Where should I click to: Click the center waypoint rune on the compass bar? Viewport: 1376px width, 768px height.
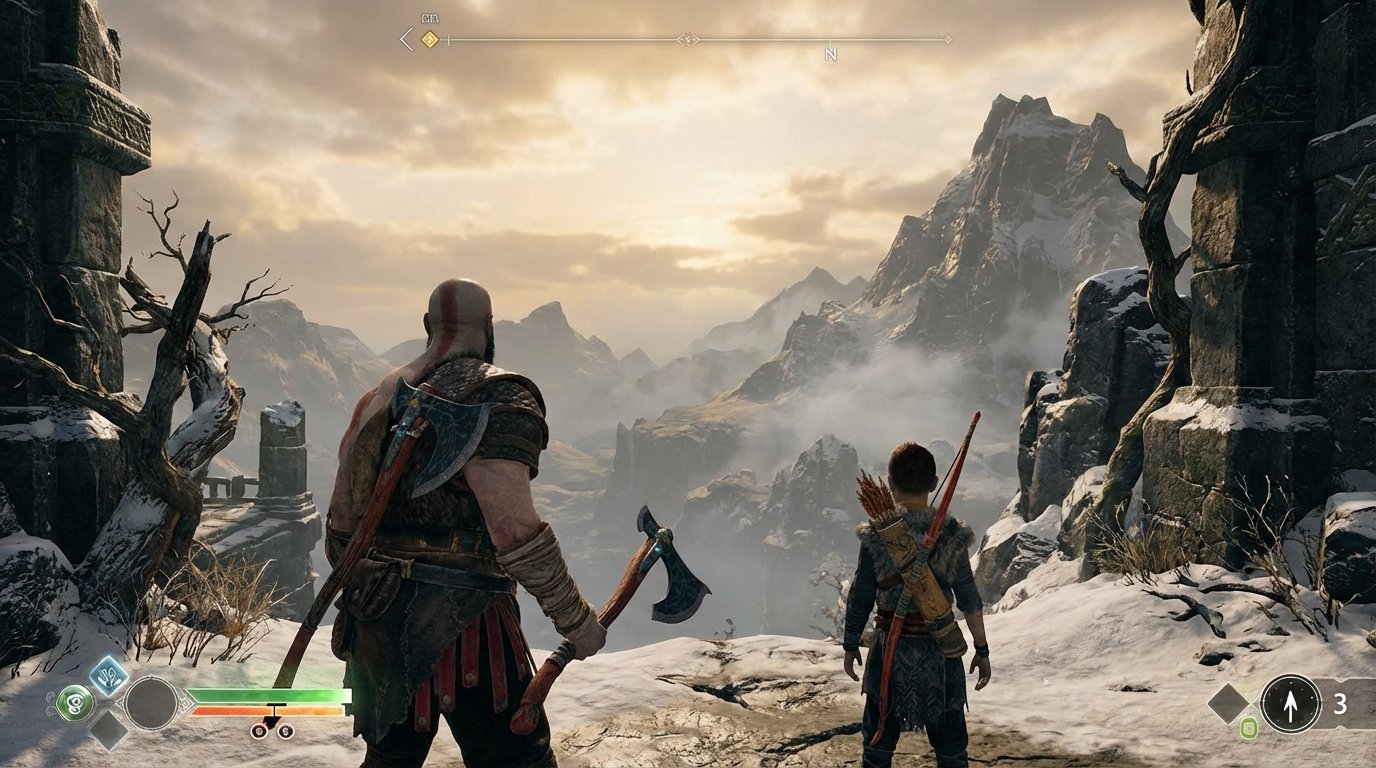(x=689, y=39)
